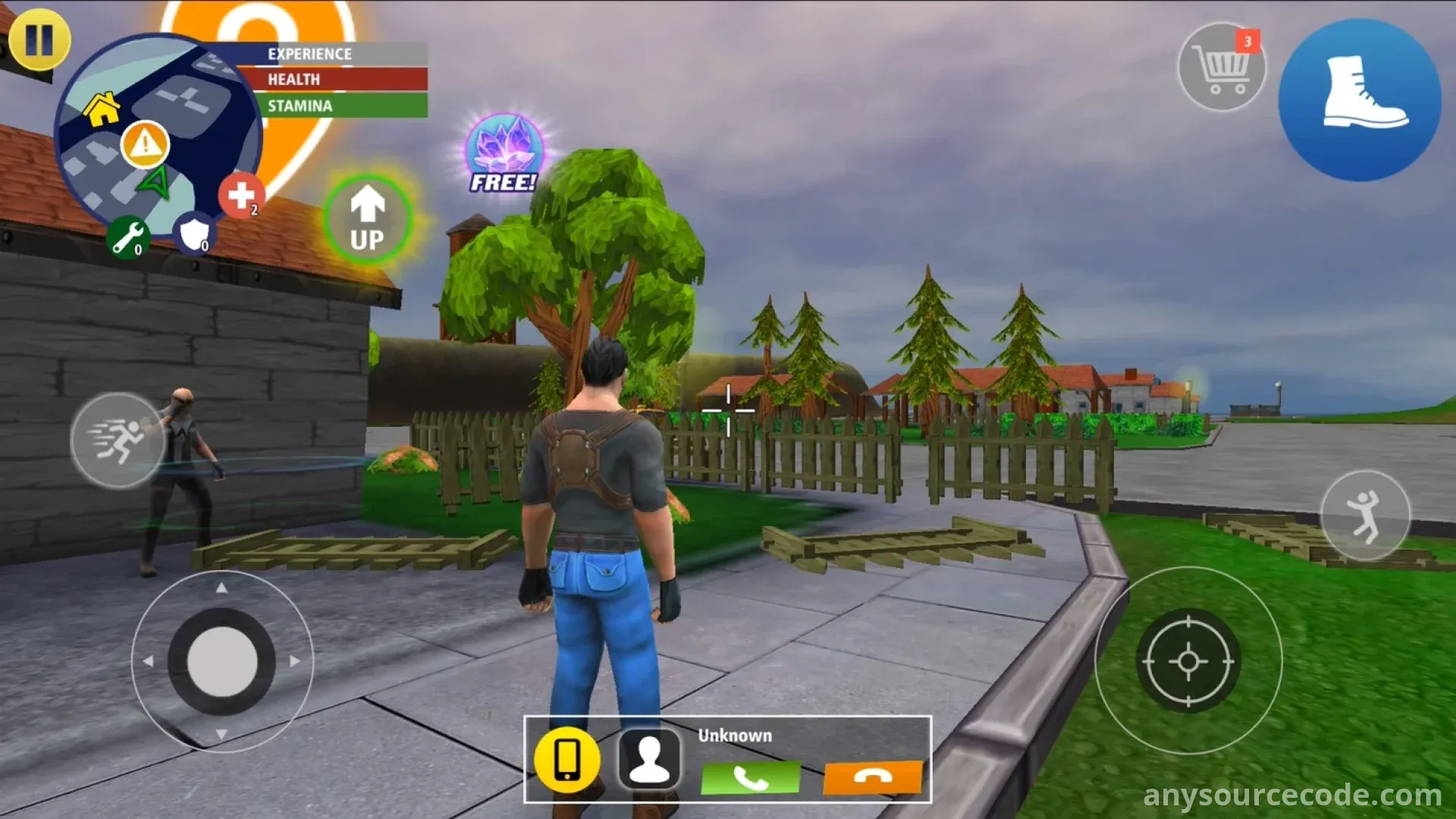Screen dimensions: 1456x819
Task: Decline the call with orange hang-up button
Action: point(873,778)
